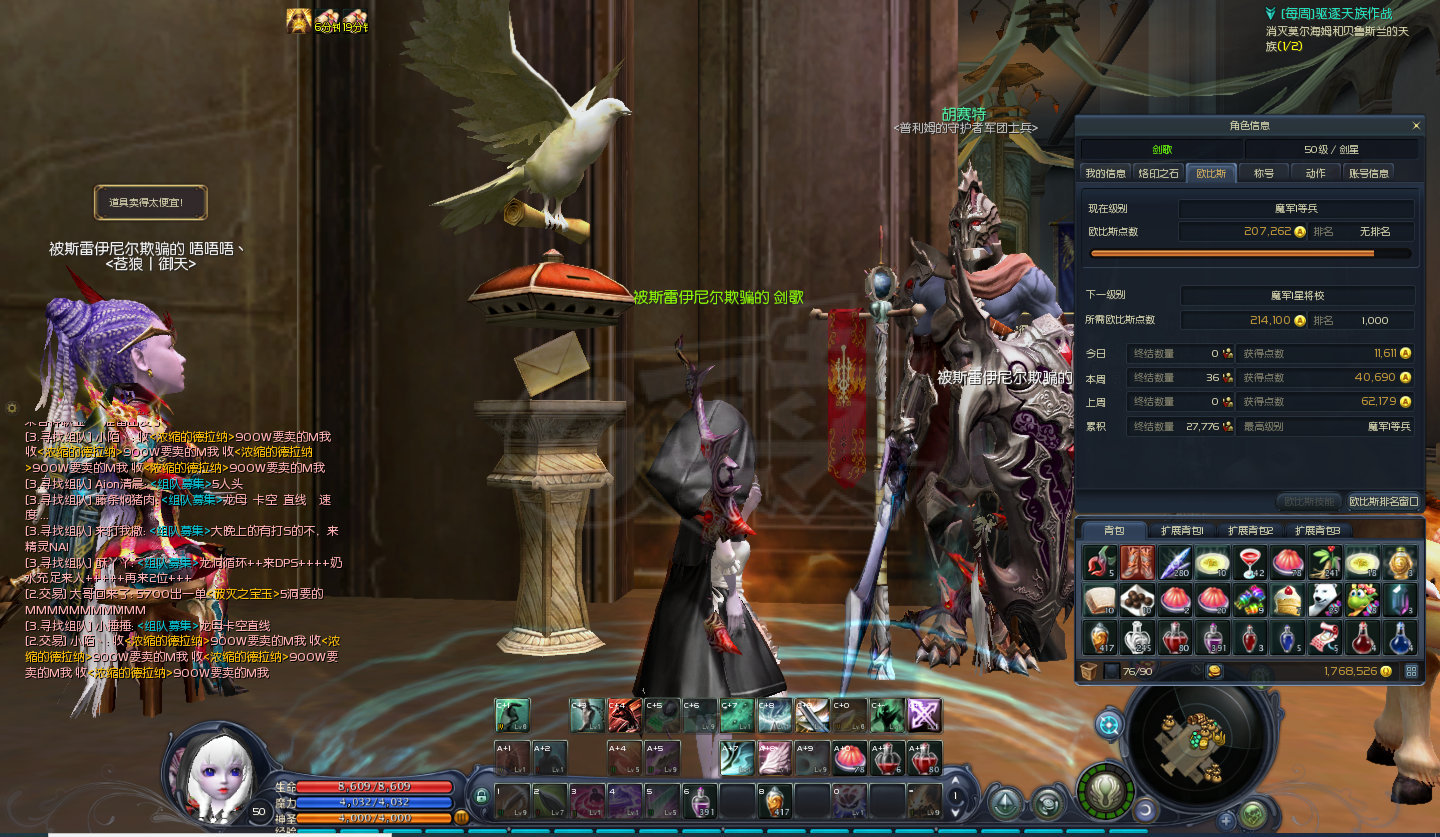Select the cocktail glass item slot
The image size is (1440, 837).
tap(1249, 563)
